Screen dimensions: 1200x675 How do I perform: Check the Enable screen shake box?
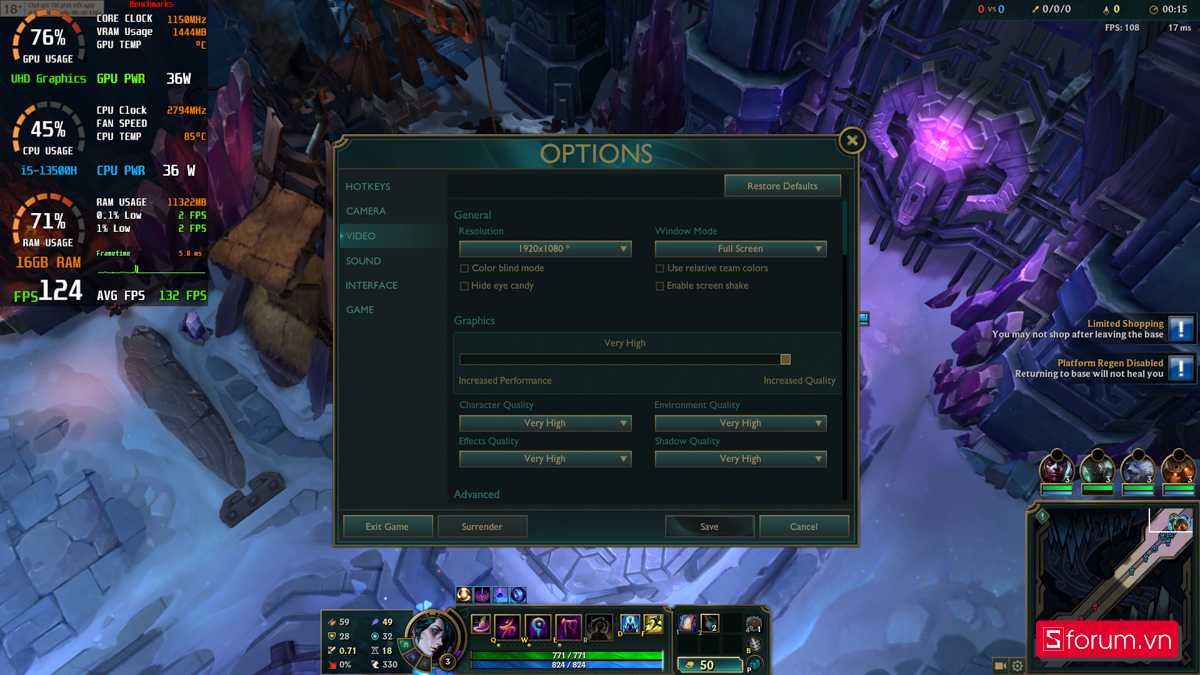660,286
